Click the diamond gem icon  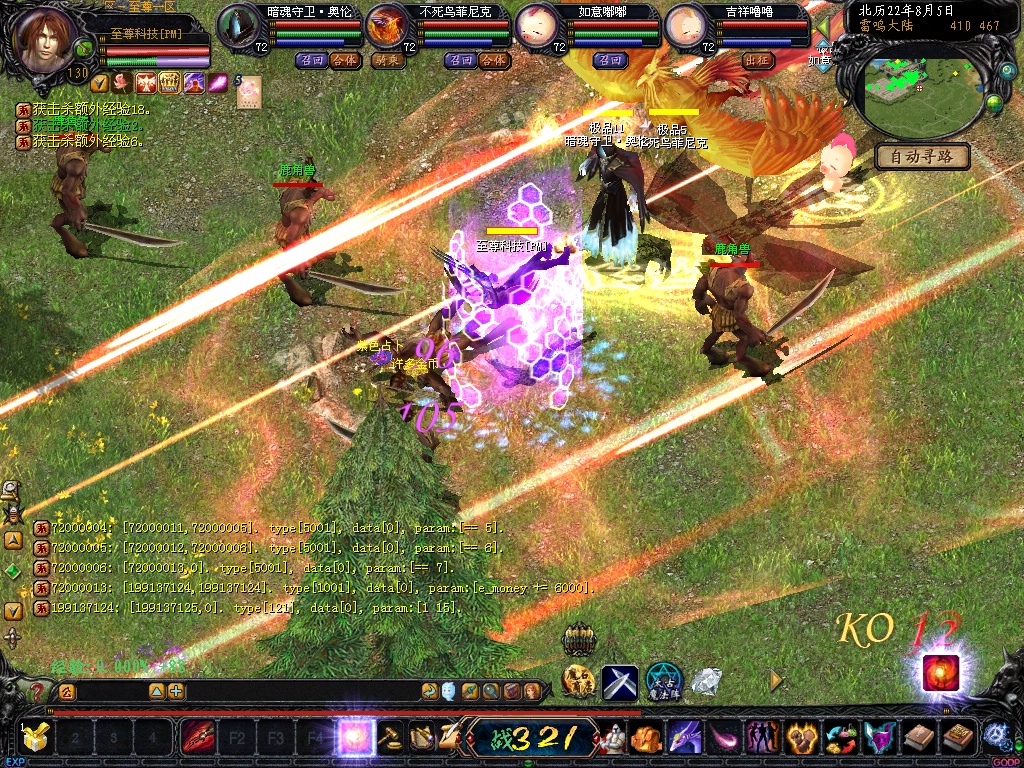(706, 682)
